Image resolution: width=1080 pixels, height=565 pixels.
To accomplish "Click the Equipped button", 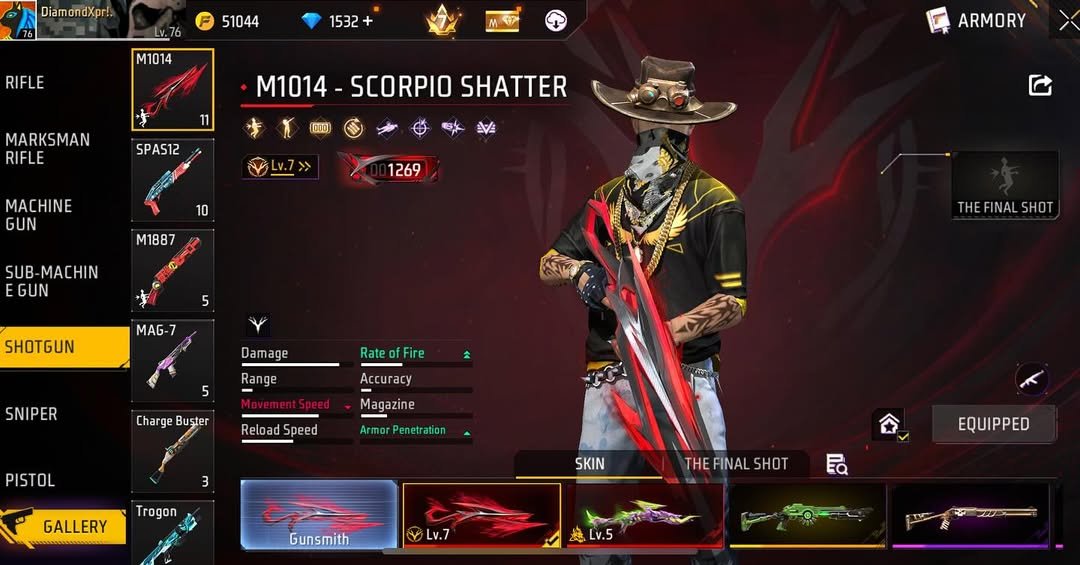I will (993, 424).
